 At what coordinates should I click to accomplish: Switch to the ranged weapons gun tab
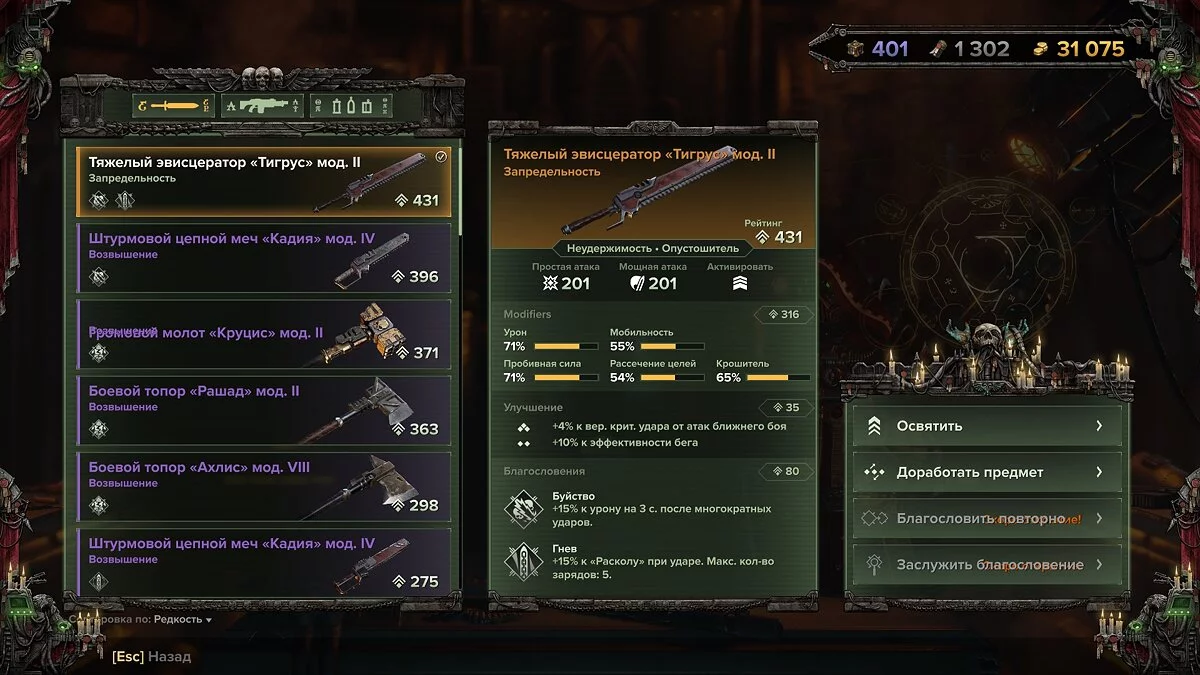click(x=262, y=105)
